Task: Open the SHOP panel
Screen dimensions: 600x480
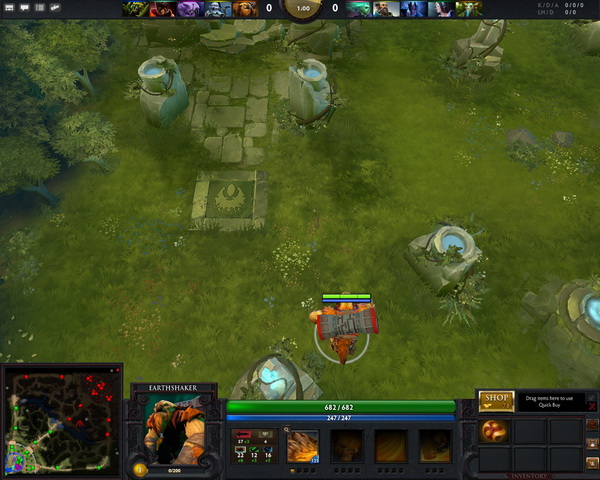Action: point(496,401)
